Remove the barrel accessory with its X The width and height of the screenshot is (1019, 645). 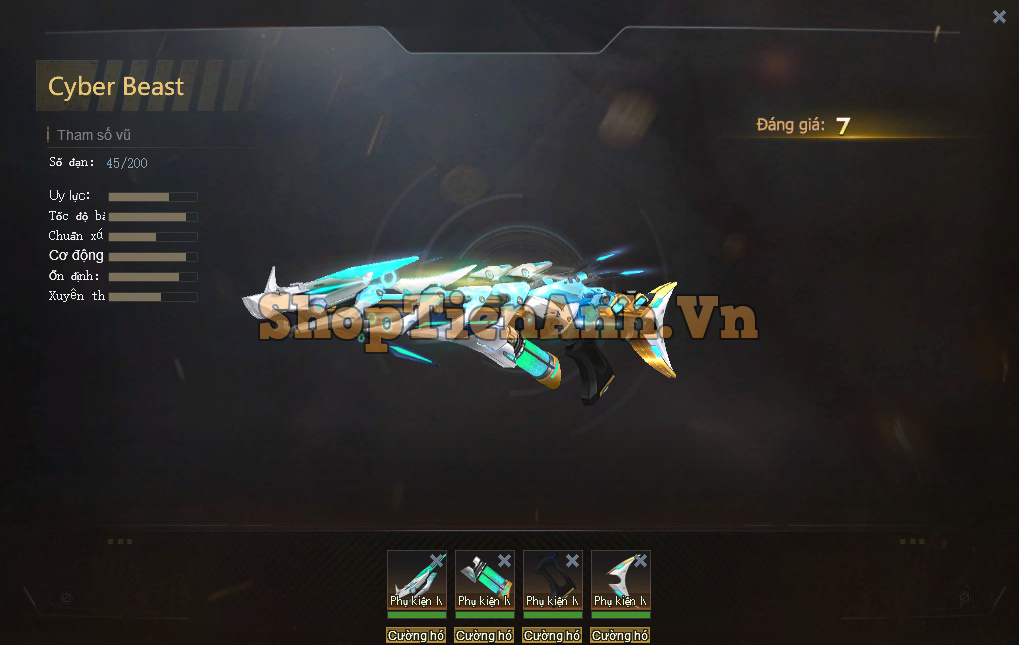click(436, 561)
